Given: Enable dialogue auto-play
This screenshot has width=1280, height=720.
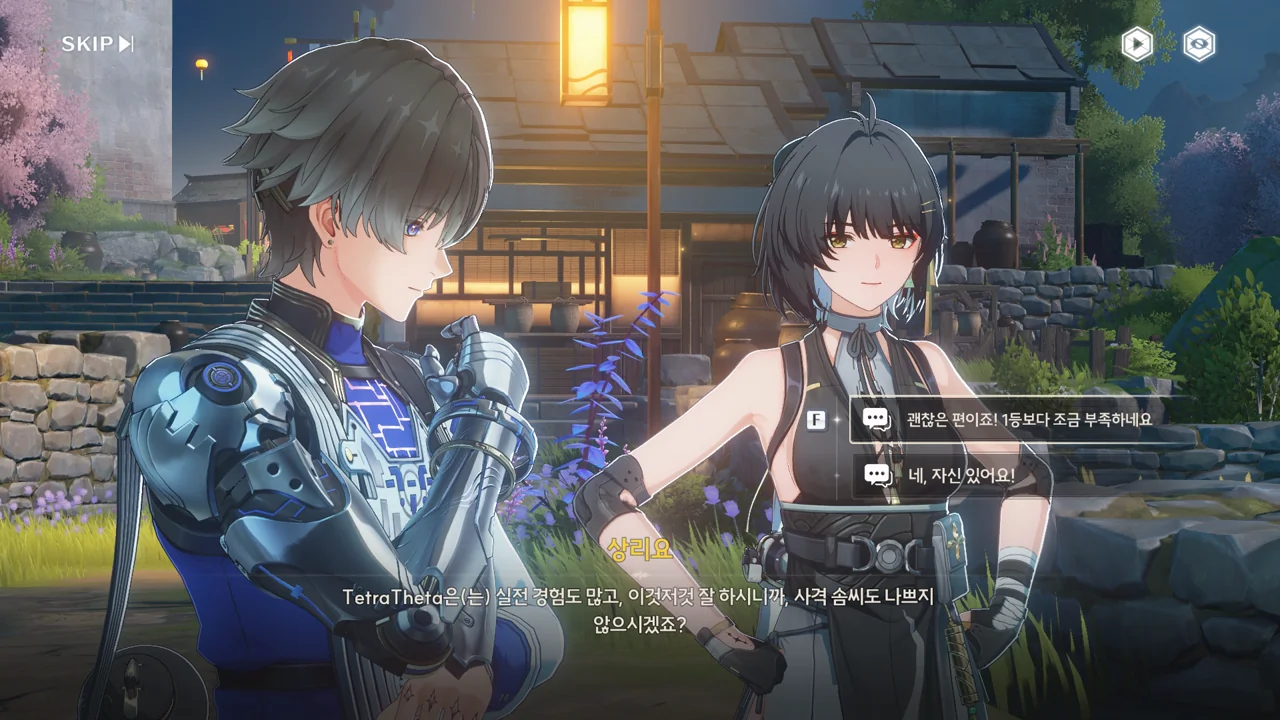Looking at the screenshot, I should [x=1137, y=44].
